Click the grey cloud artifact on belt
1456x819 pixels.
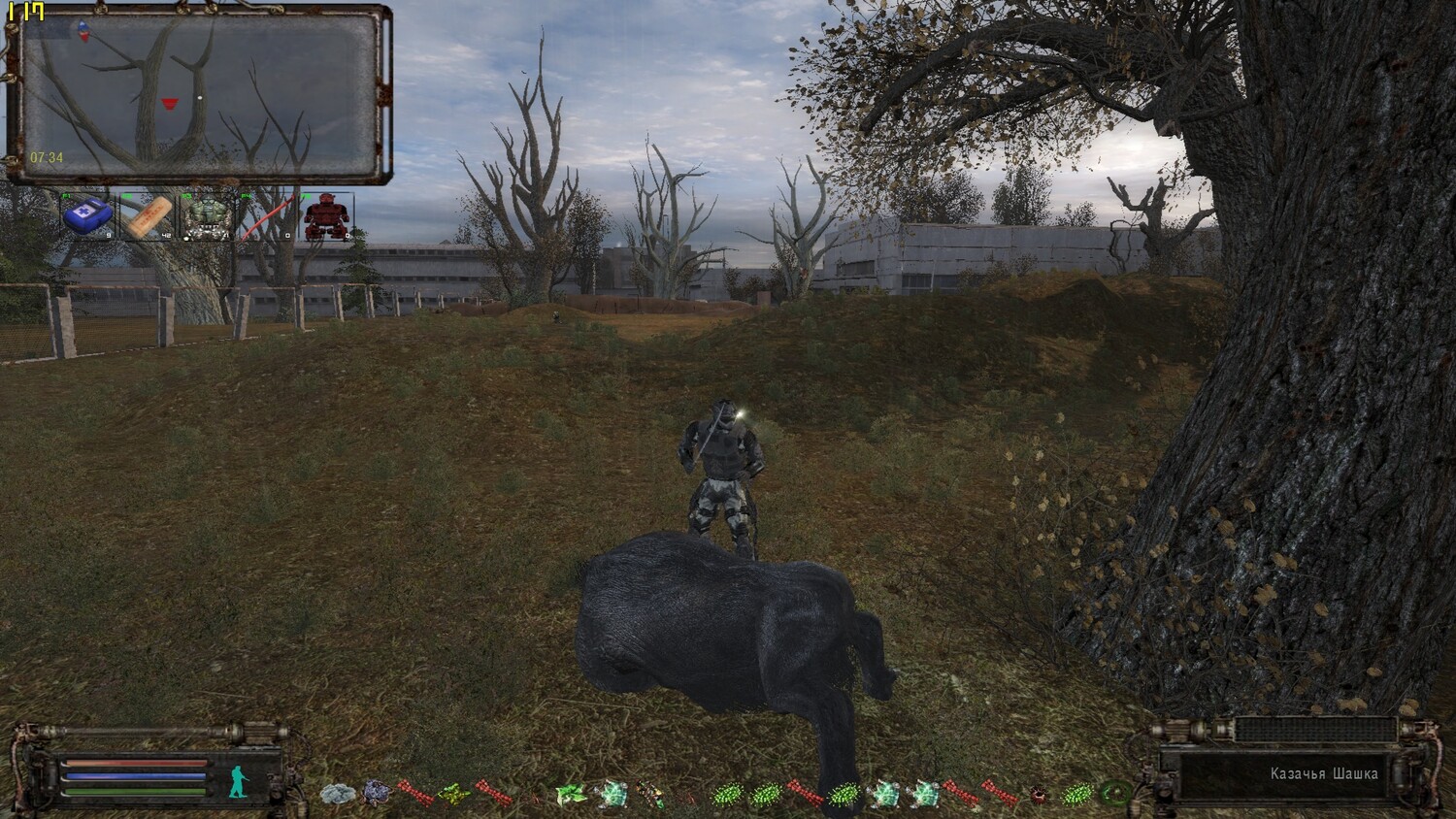pyautogui.click(x=337, y=795)
